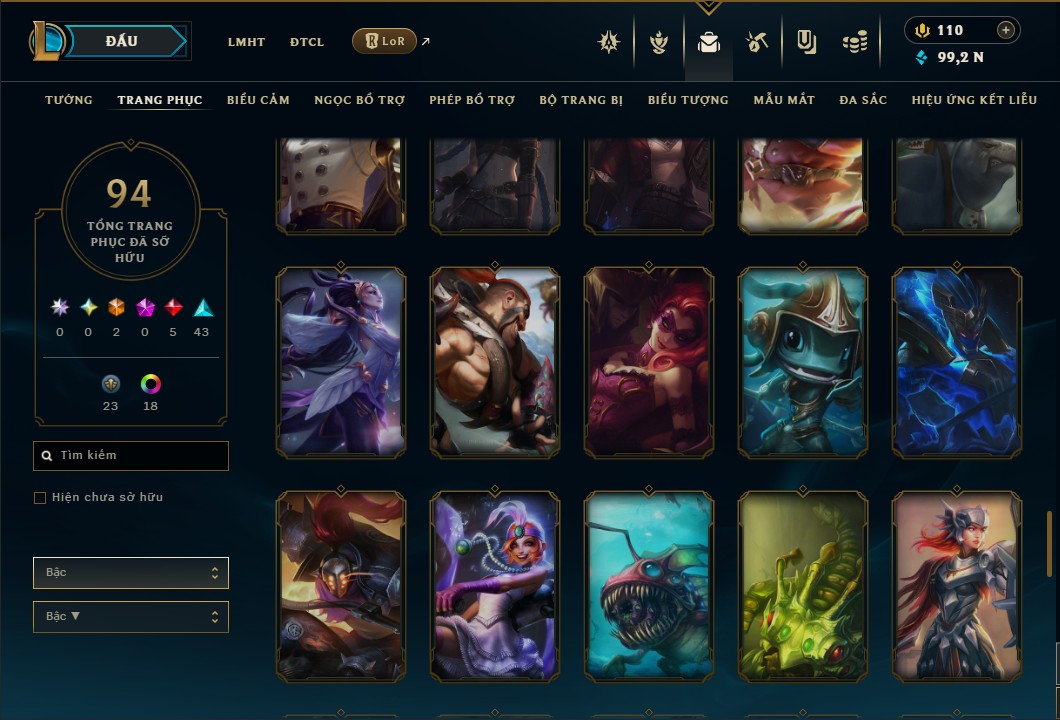The height and width of the screenshot is (720, 1060).
Task: Switch to the ĐTCL game tab
Action: (307, 42)
